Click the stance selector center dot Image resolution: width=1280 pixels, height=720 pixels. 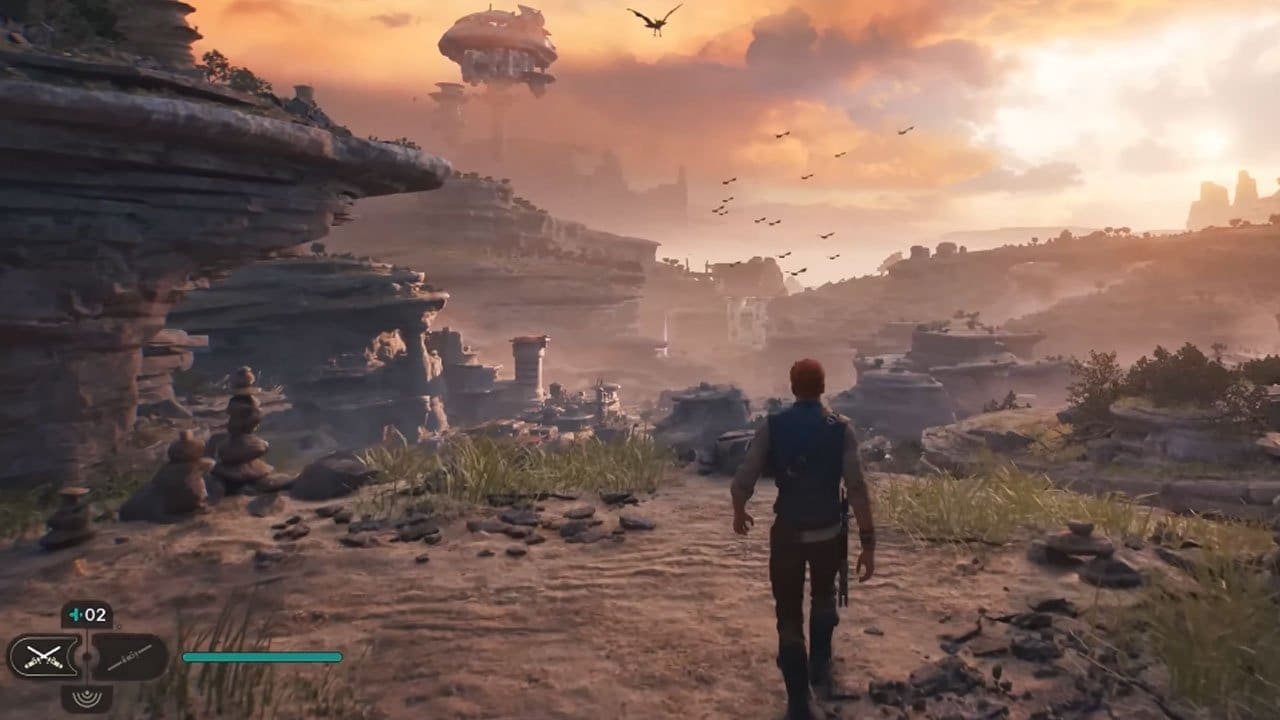87,656
